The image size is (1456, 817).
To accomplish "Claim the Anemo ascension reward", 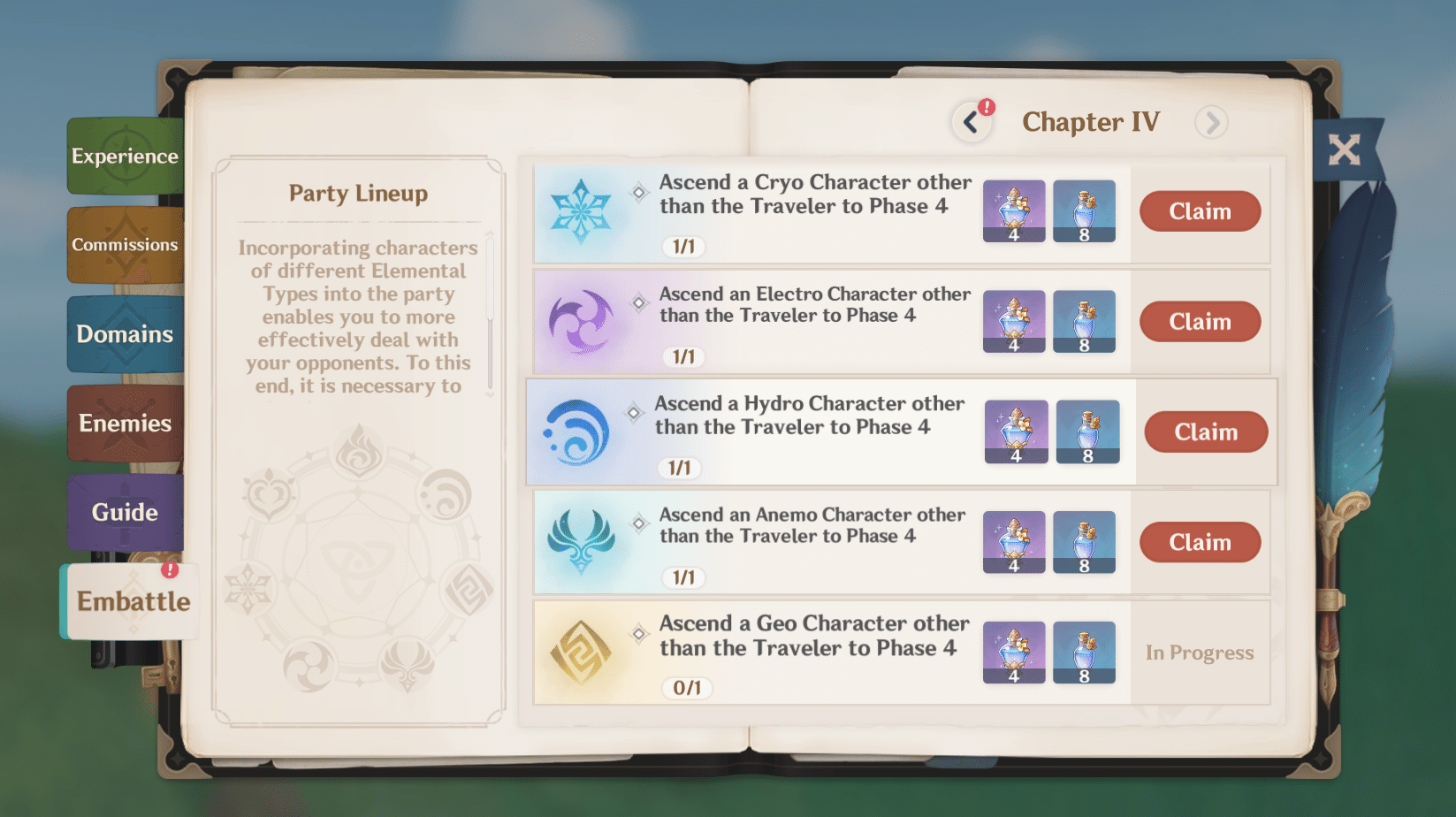I will coord(1200,542).
